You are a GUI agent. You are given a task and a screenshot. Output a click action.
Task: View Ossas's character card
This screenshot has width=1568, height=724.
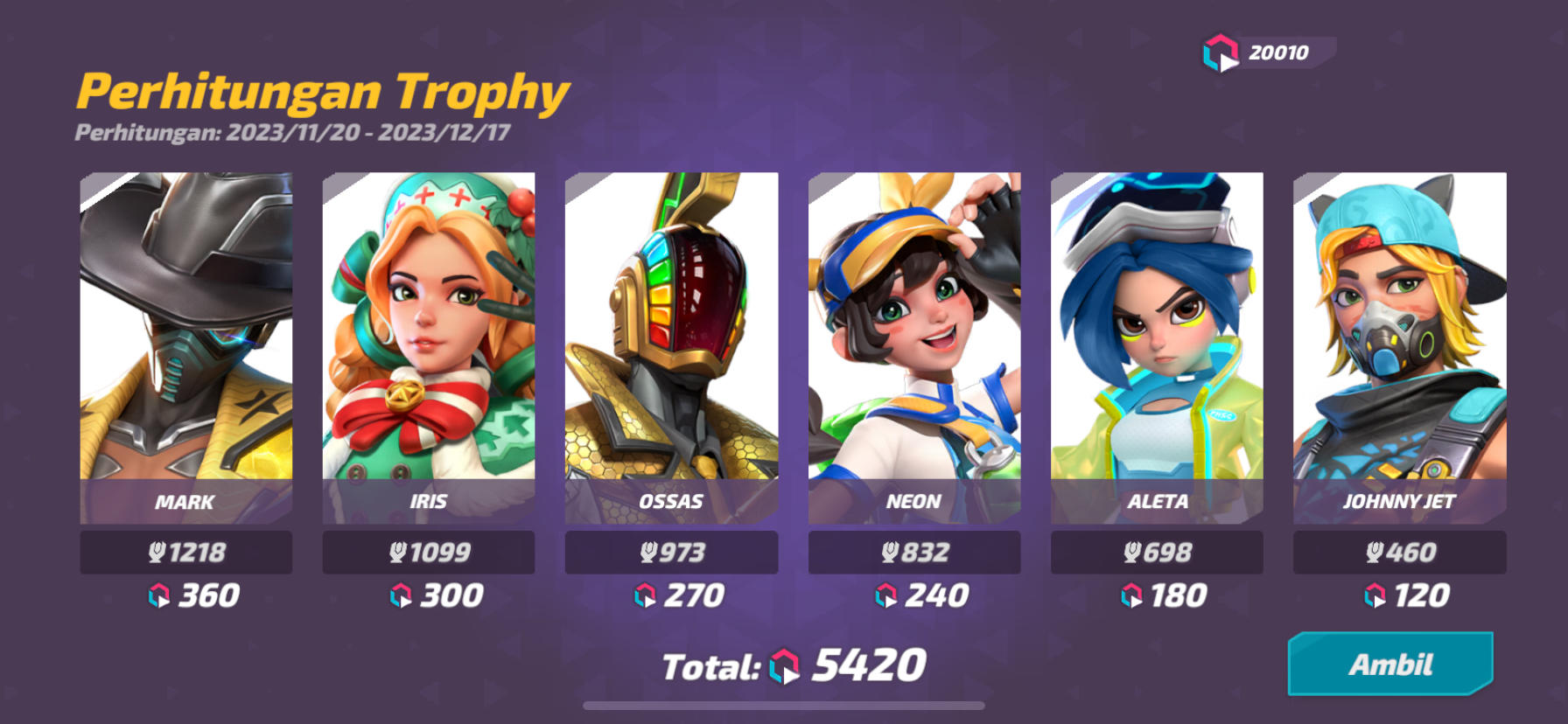click(x=671, y=341)
